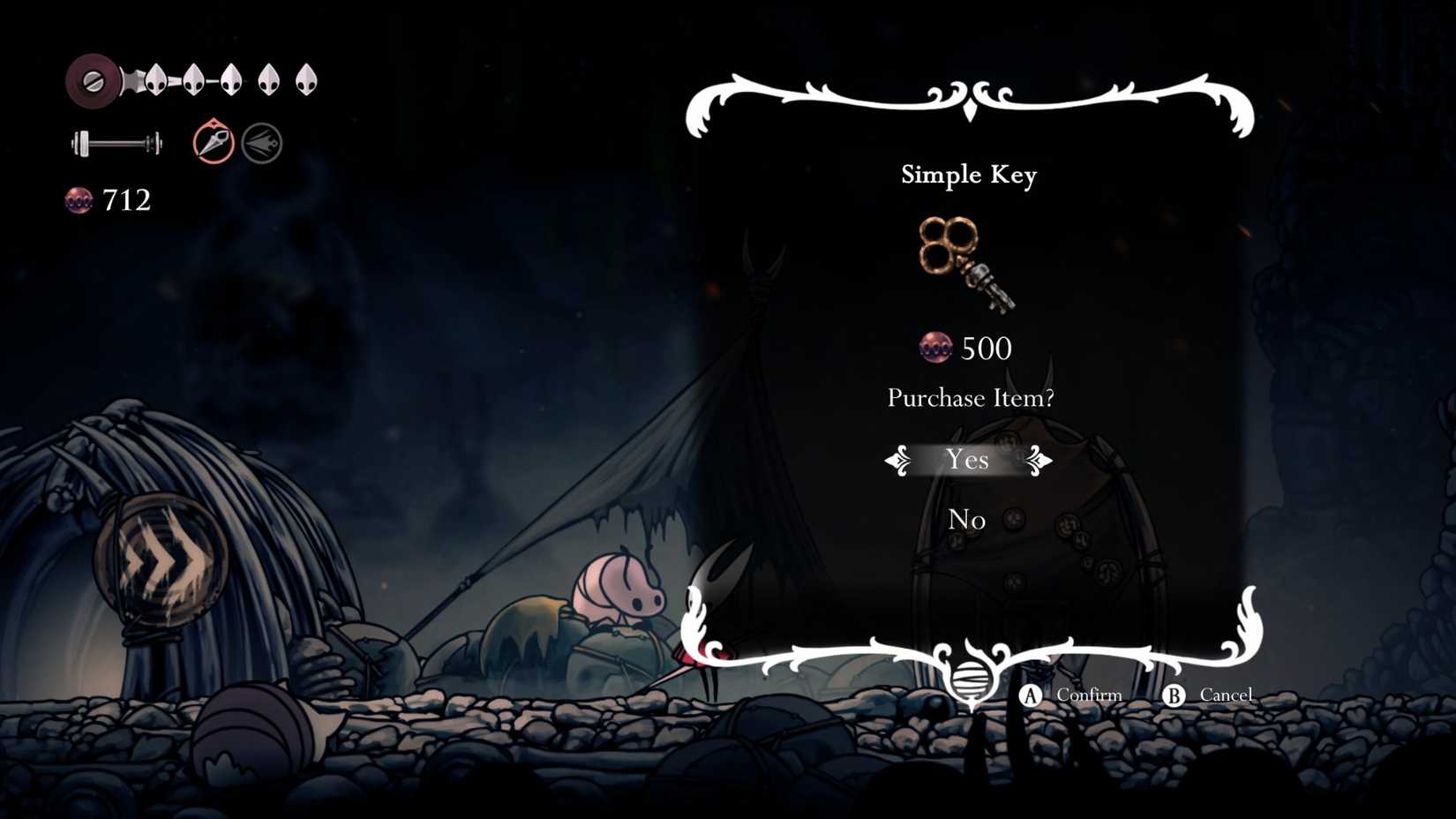The width and height of the screenshot is (1456, 819).
Task: Select the grey secondary tool icon
Action: 262,141
